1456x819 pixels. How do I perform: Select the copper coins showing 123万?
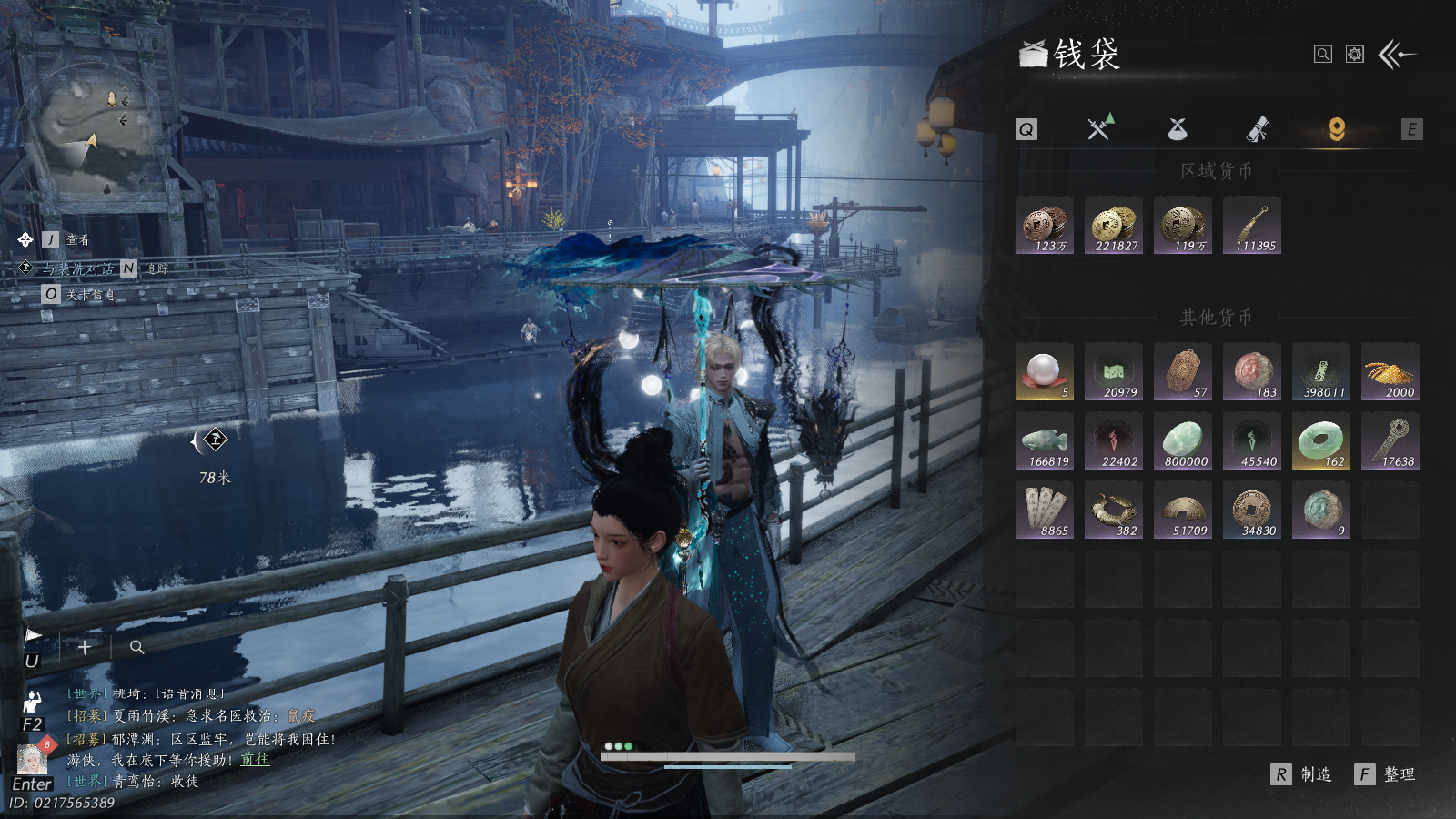tap(1045, 226)
